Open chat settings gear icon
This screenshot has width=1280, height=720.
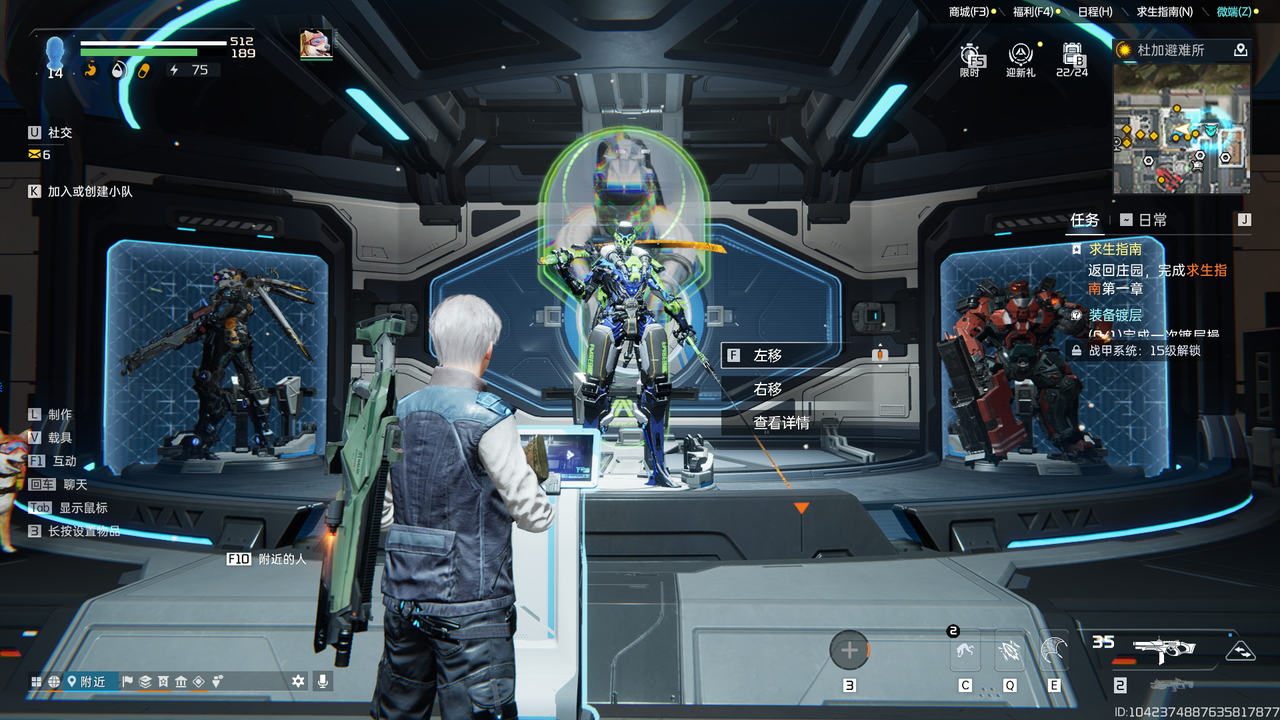pyautogui.click(x=298, y=681)
